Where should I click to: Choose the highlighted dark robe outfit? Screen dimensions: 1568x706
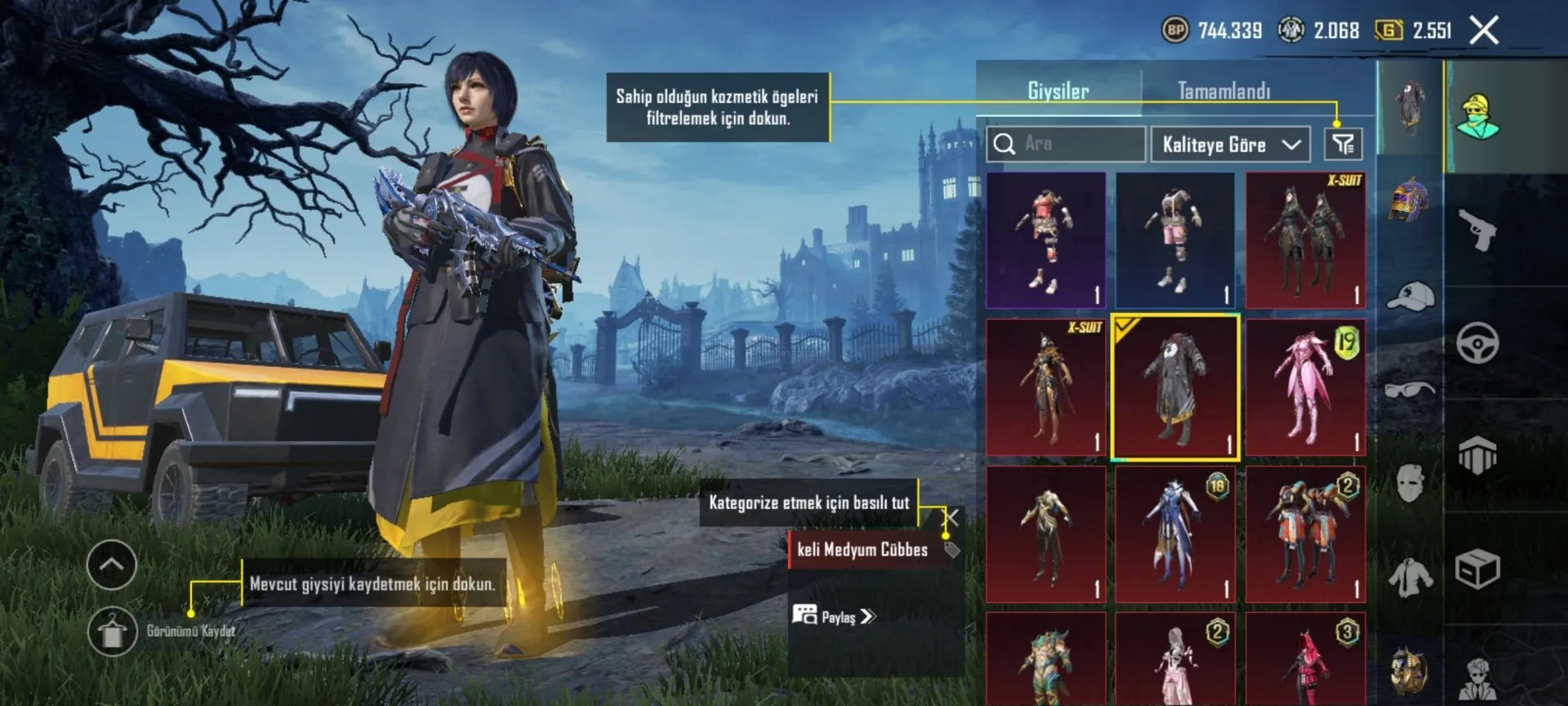[x=1175, y=387]
